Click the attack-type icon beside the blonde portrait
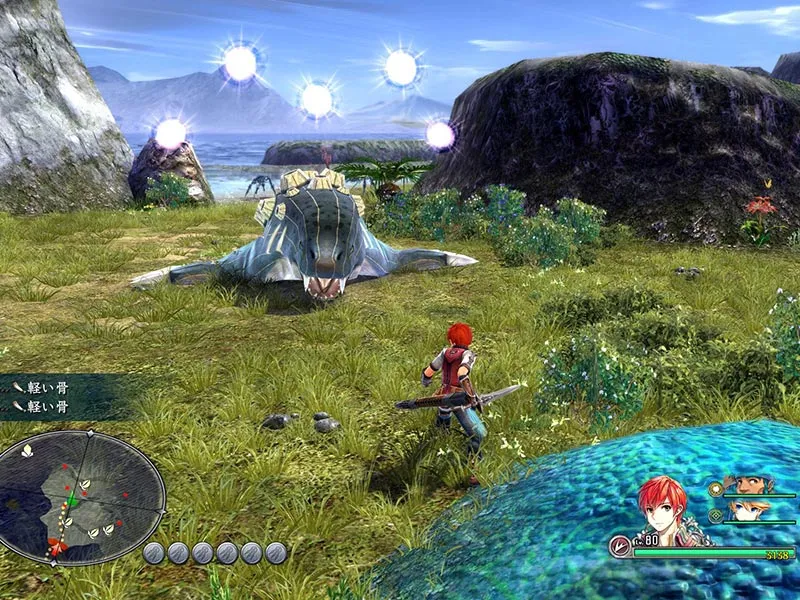 715,515
